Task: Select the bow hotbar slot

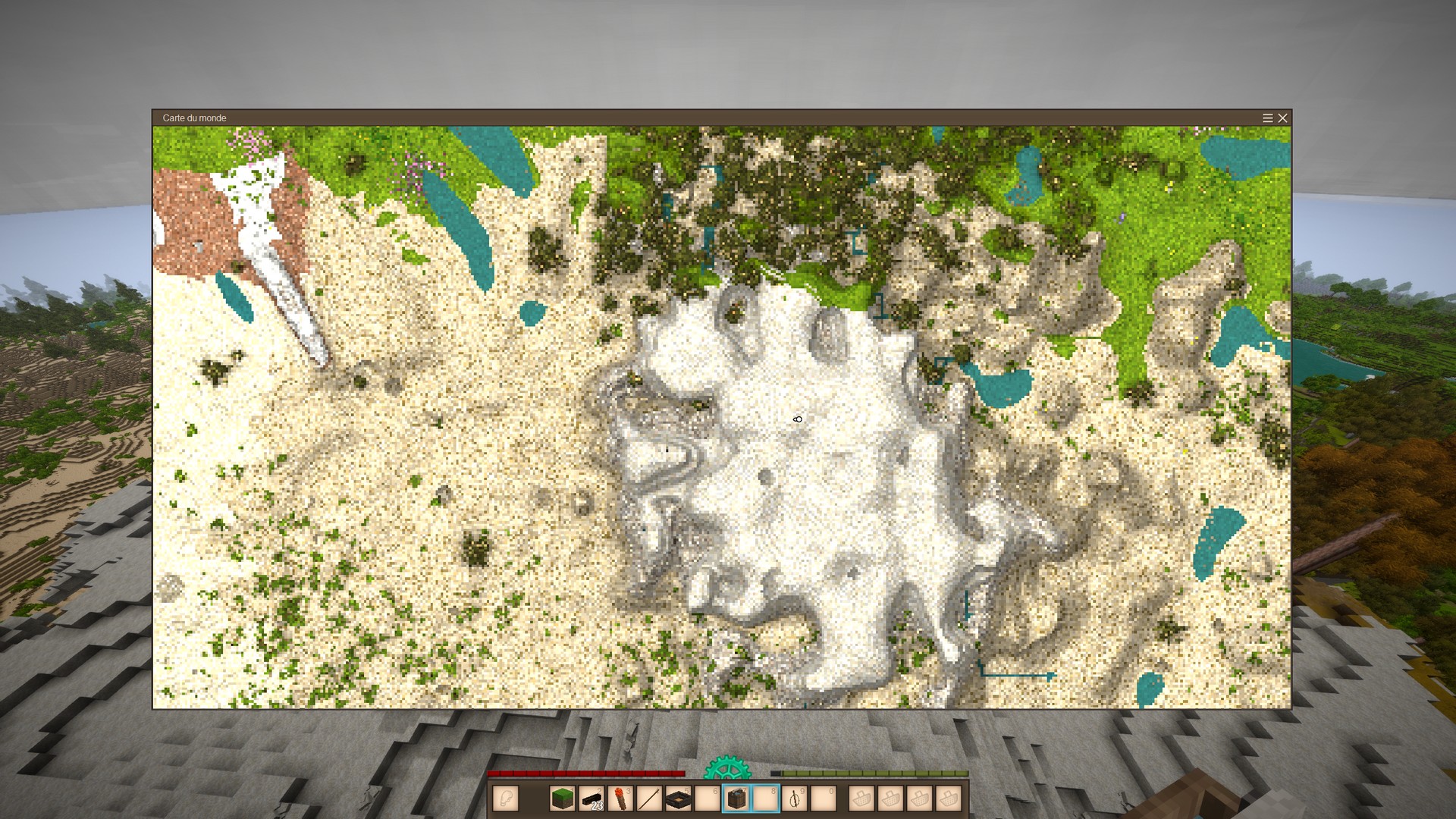Action: click(794, 799)
